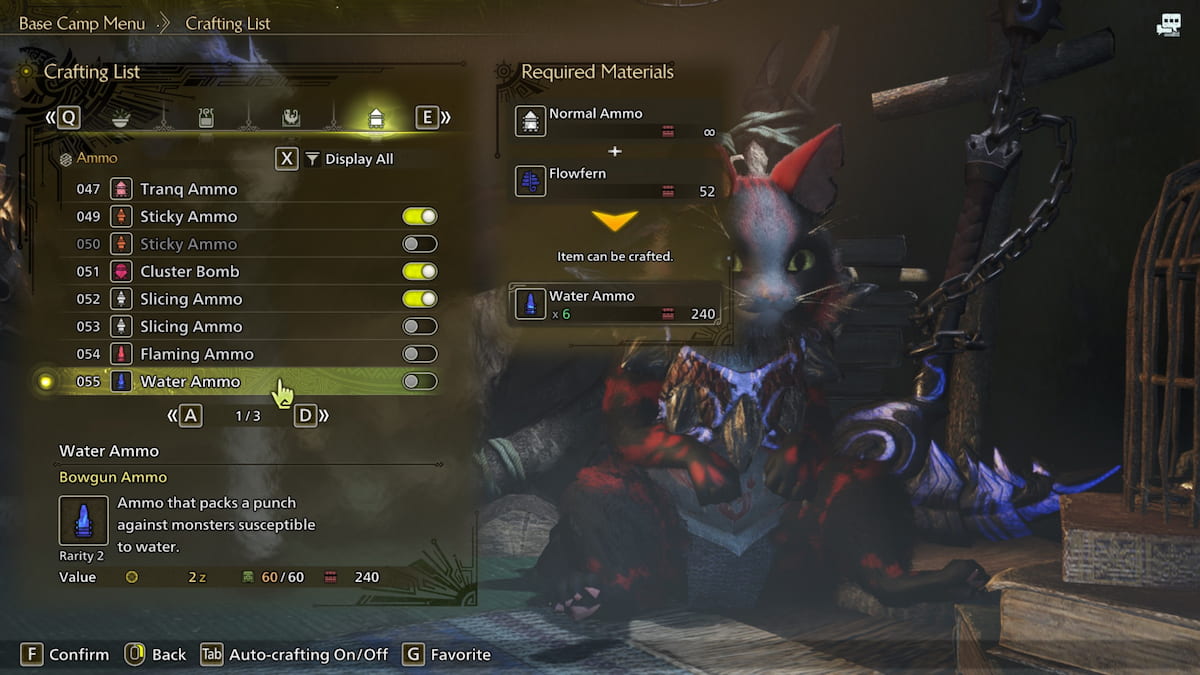Choose Slicing Ammo recipe number 052
The image size is (1200, 675).
(x=191, y=299)
